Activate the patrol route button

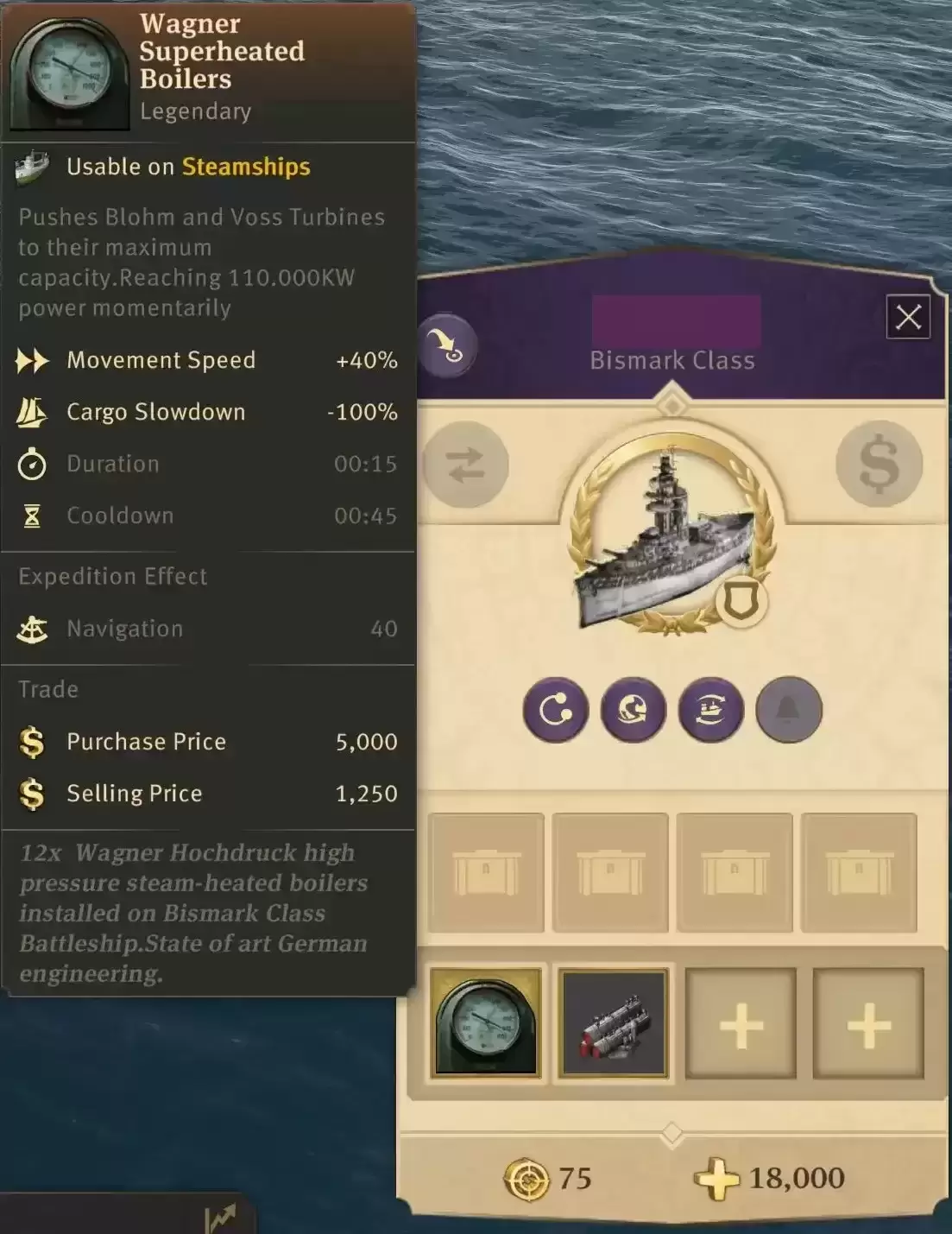point(555,710)
